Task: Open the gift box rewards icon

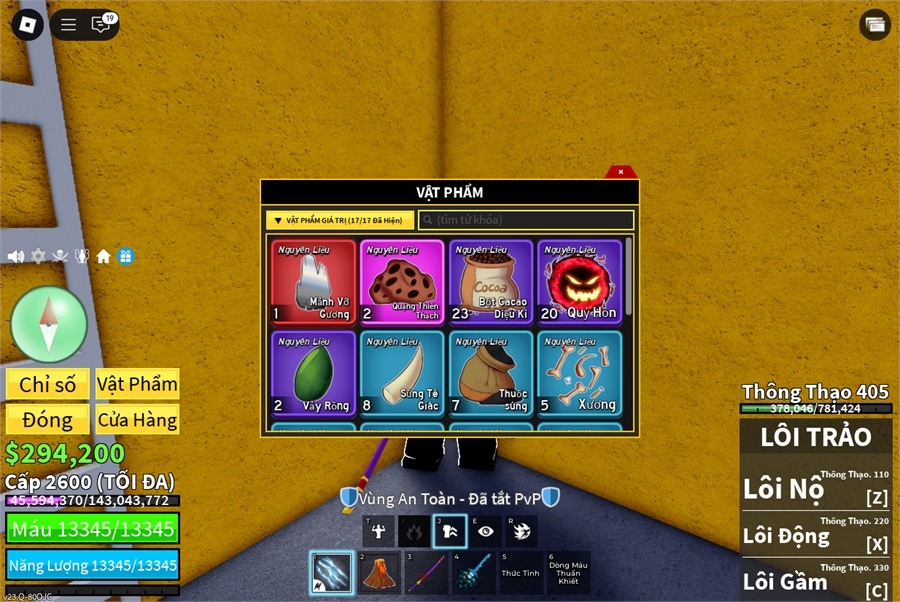Action: coord(125,257)
